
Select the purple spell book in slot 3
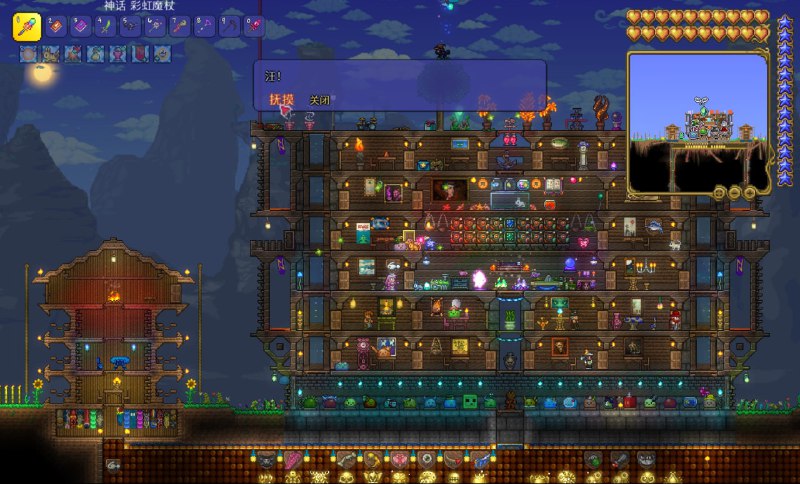point(79,27)
